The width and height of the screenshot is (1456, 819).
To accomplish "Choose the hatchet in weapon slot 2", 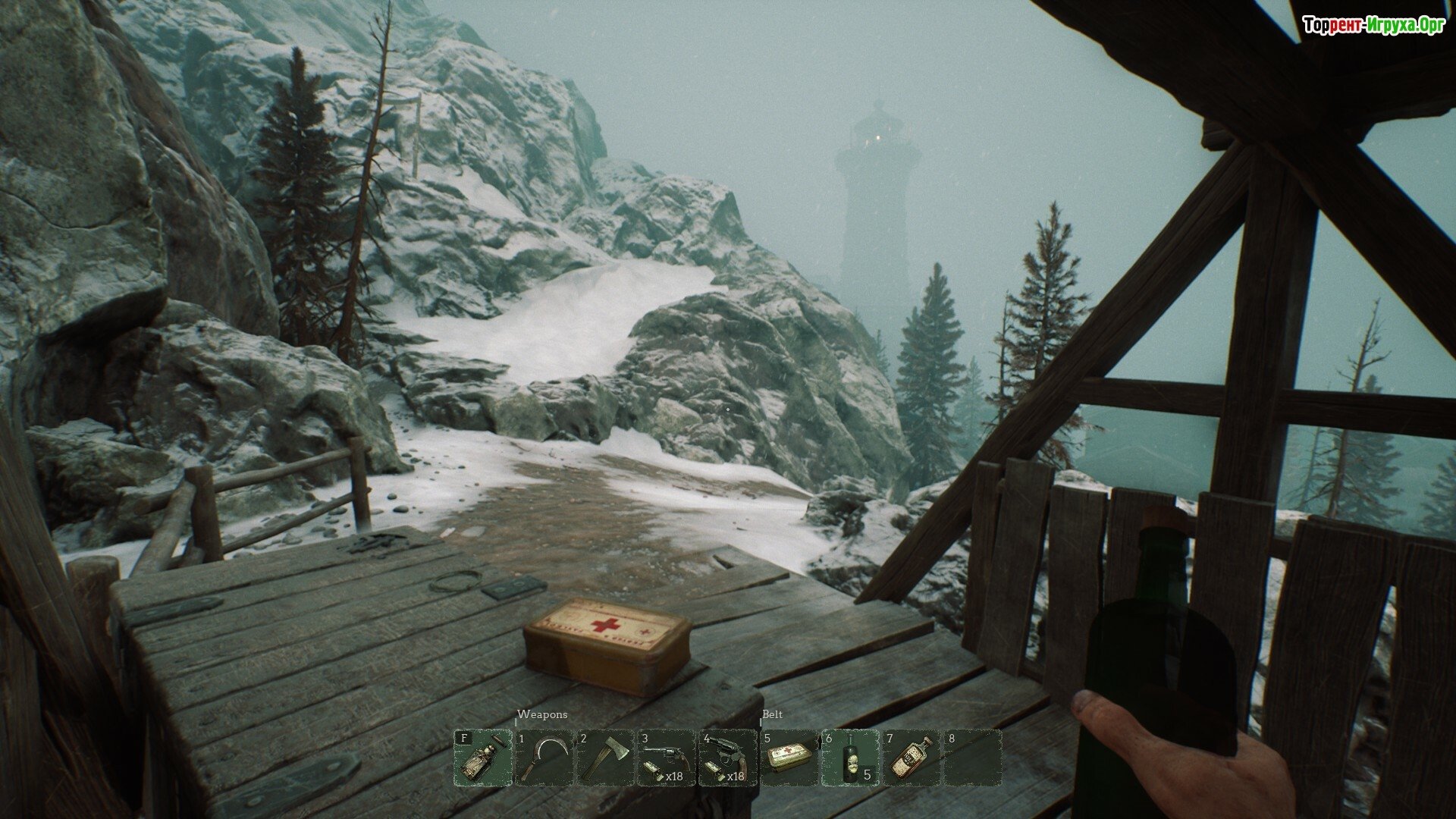I will (x=605, y=758).
